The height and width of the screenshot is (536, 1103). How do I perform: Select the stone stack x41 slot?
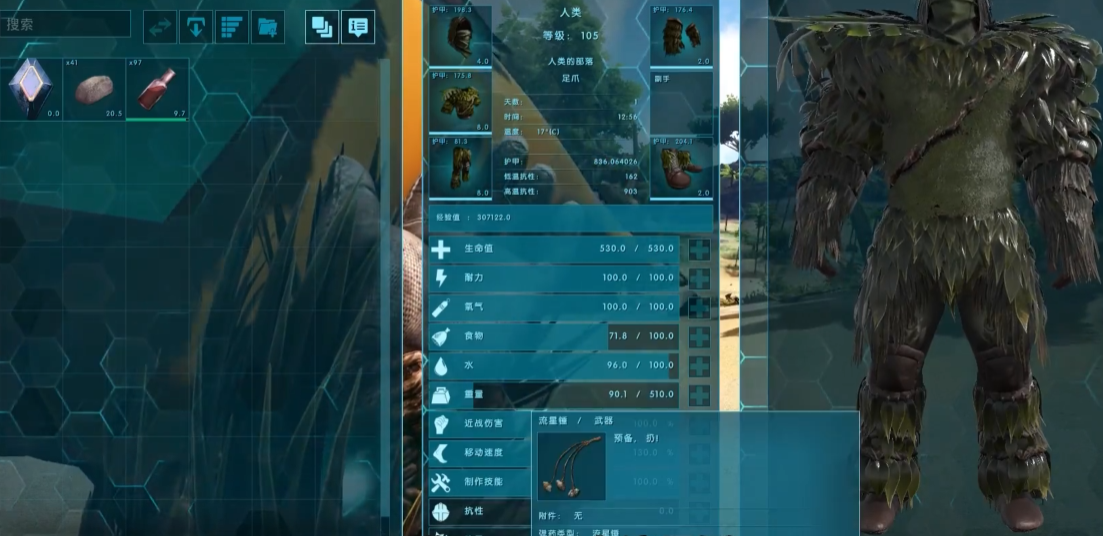94,89
